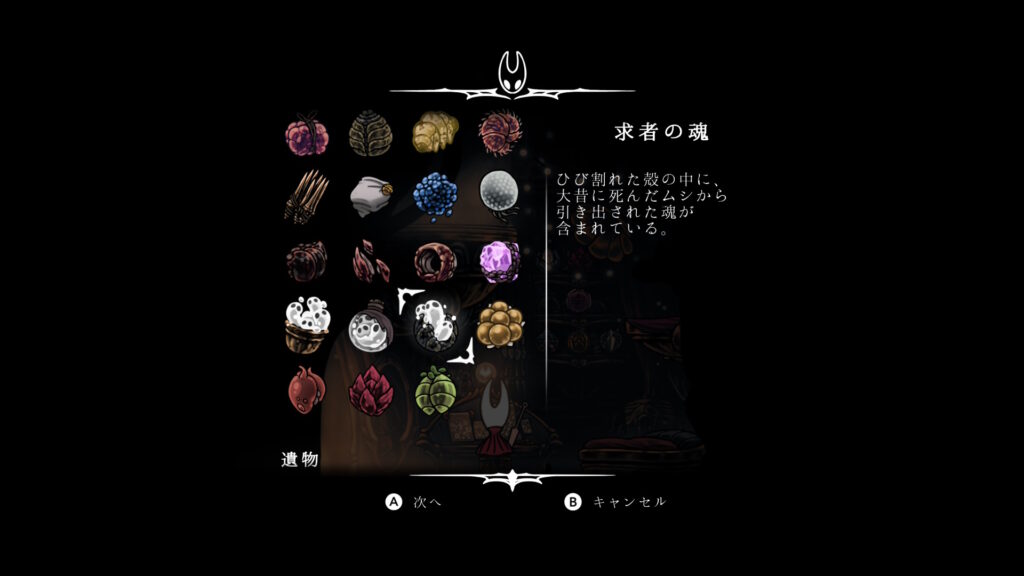
Task: Select the hollow brown ring item
Action: [x=435, y=260]
